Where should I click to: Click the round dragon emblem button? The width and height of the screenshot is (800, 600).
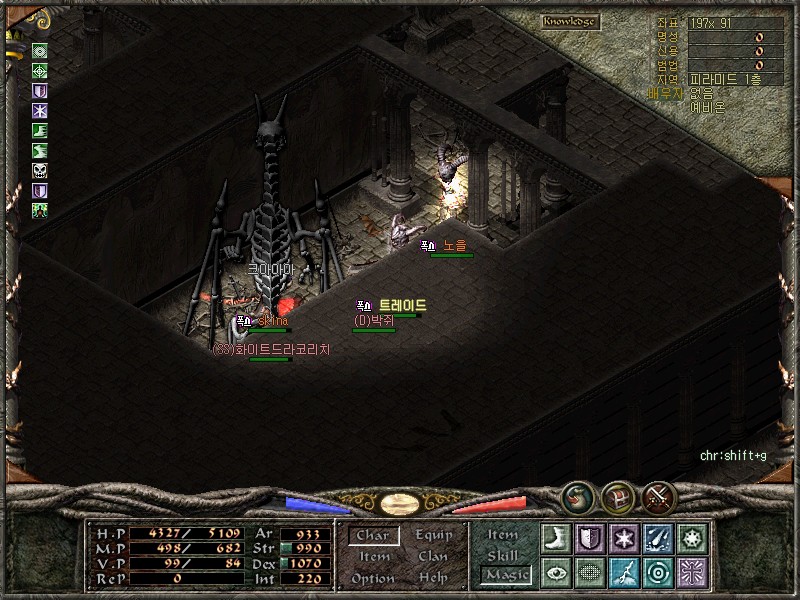tap(577, 496)
